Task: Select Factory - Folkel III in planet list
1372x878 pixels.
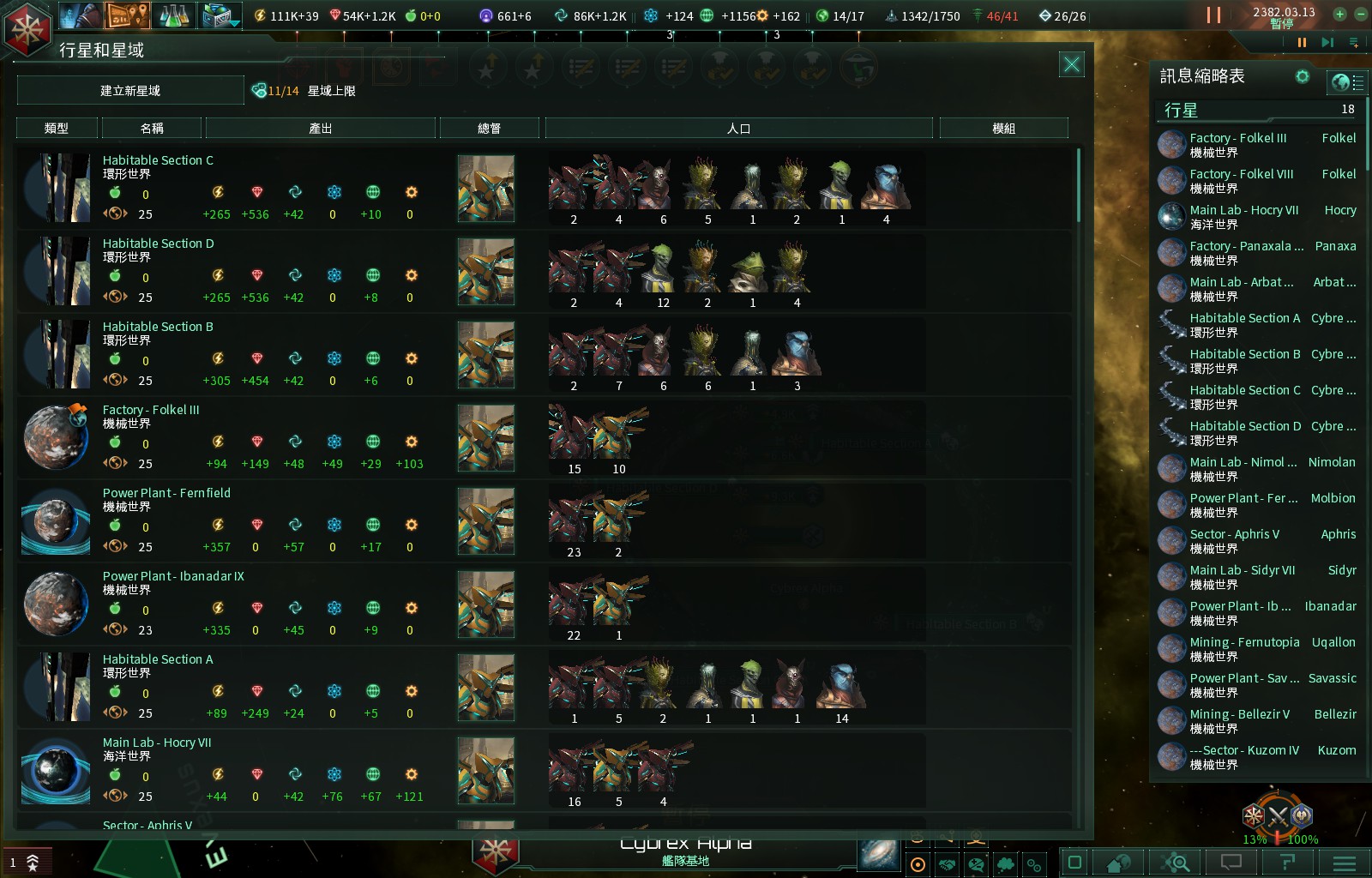Action: pyautogui.click(x=151, y=410)
